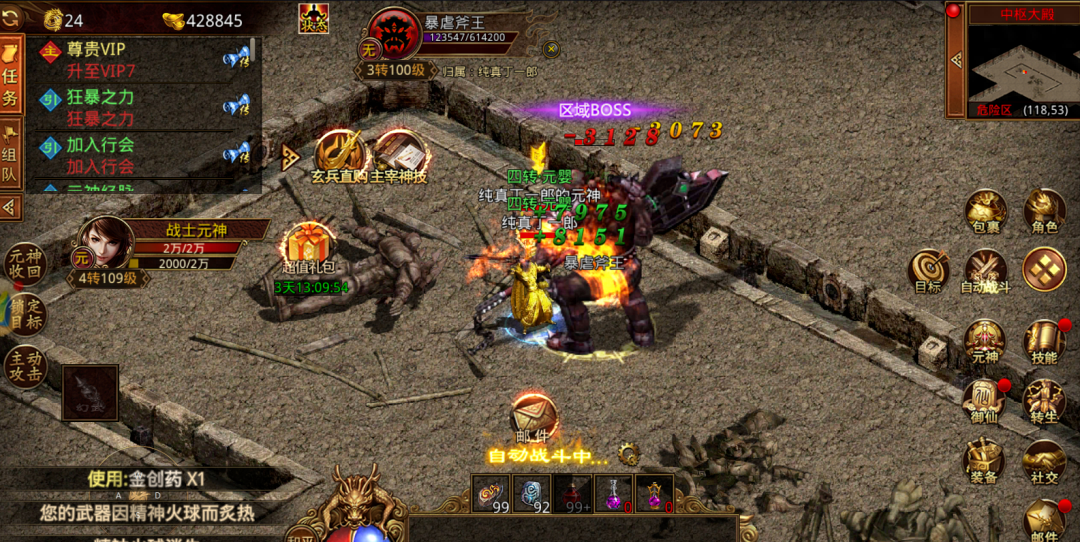Open the 主宰神技 icon
Image resolution: width=1080 pixels, height=542 pixels.
pos(399,156)
